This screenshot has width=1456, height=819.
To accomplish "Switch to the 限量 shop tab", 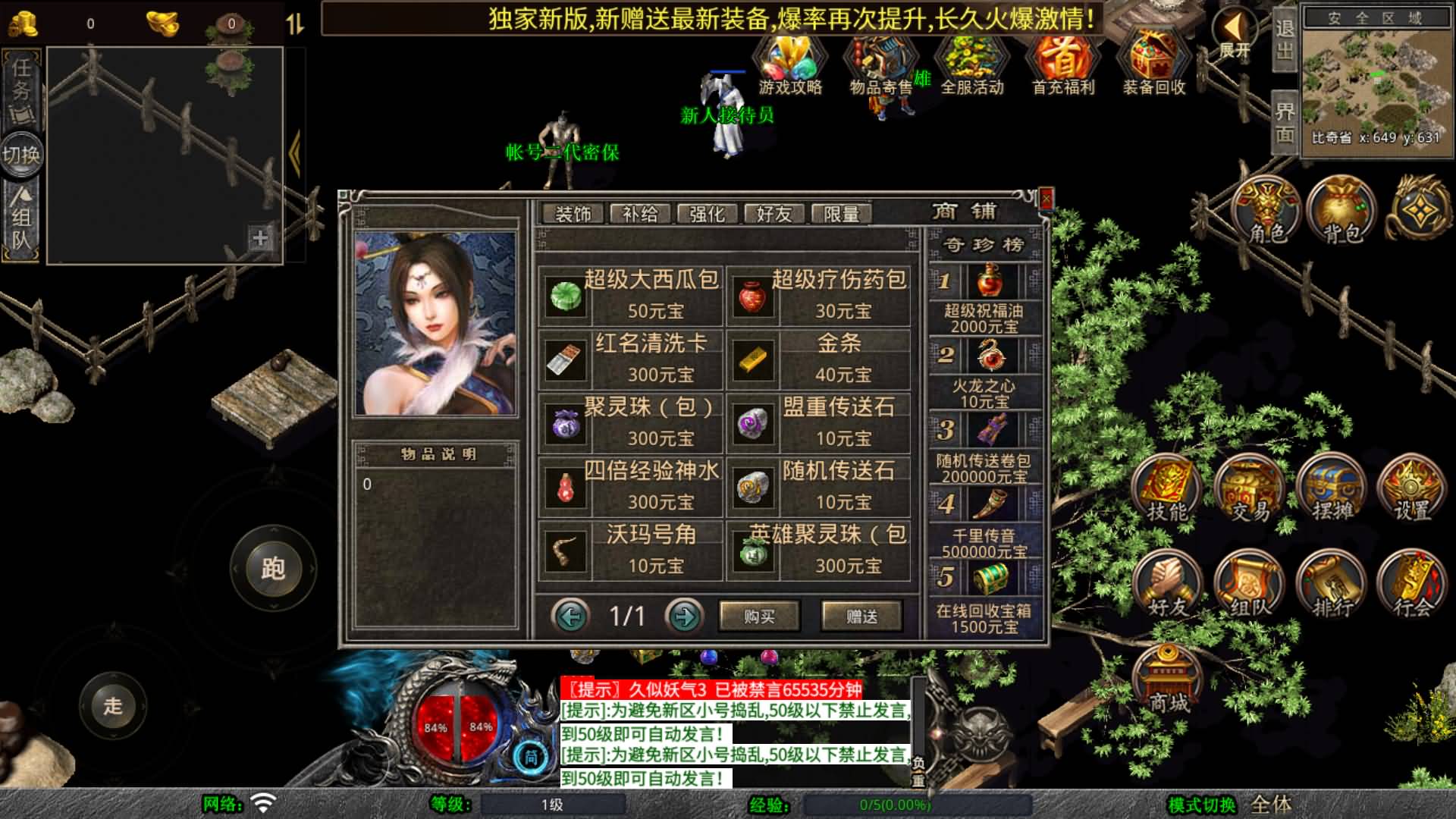I will pos(843,214).
